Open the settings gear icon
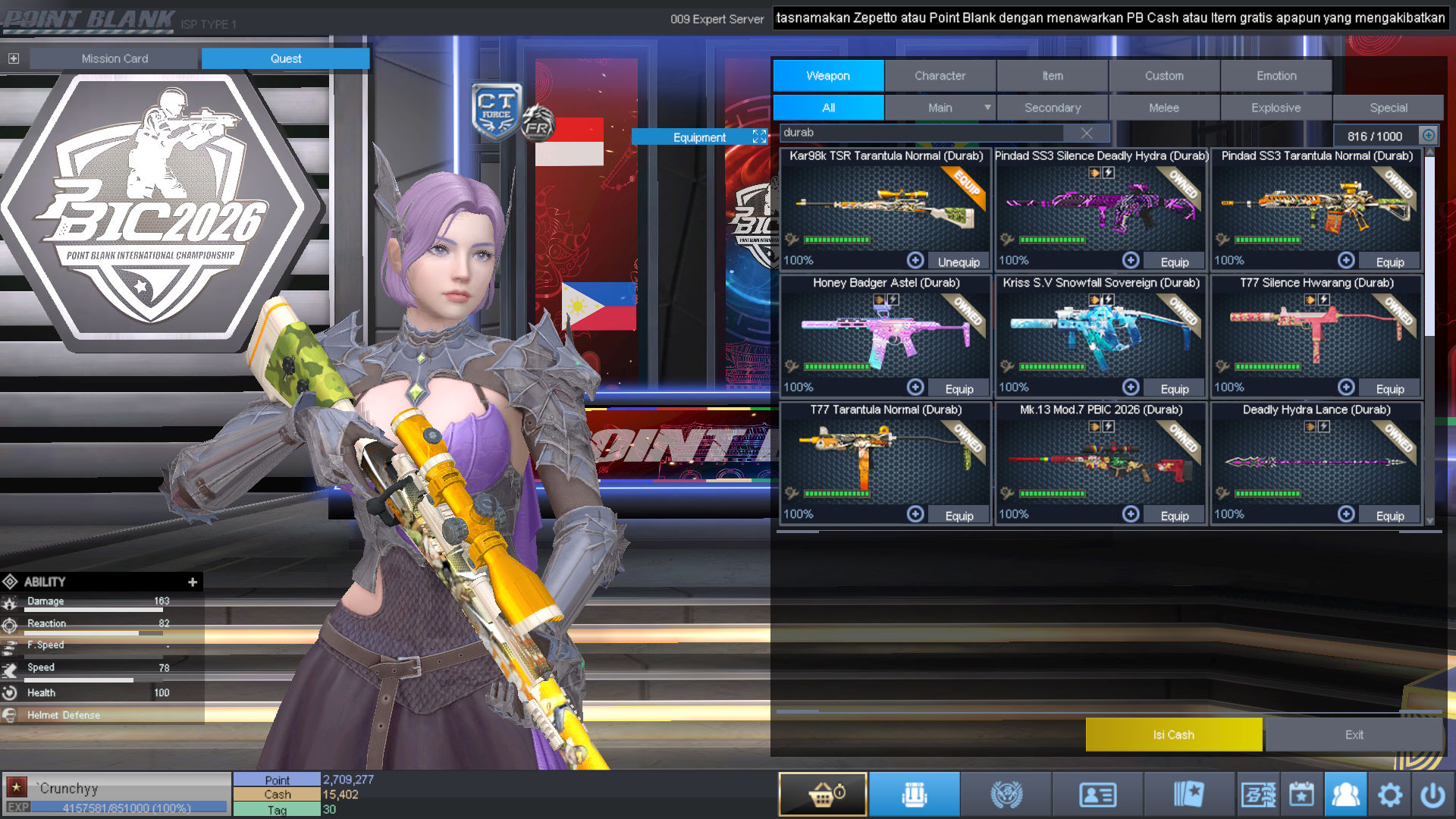This screenshot has height=819, width=1456. click(x=1389, y=795)
